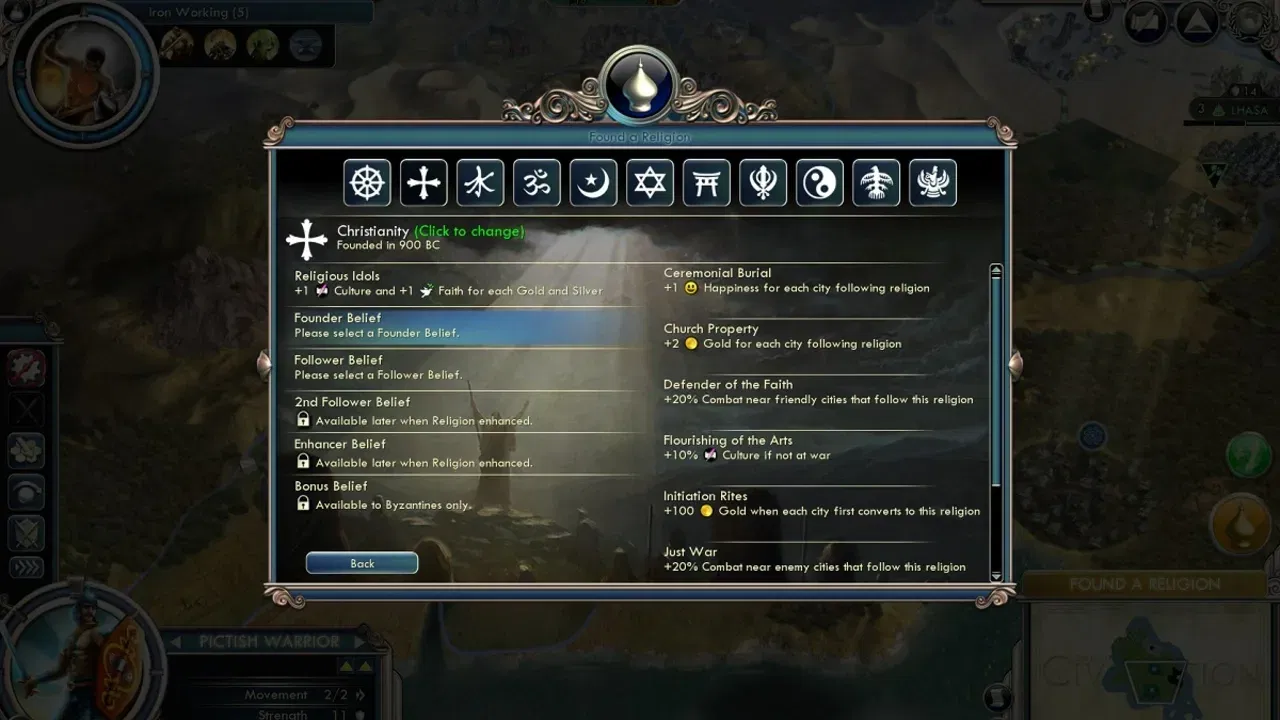
Task: Select the Church Property belief
Action: [x=820, y=336]
